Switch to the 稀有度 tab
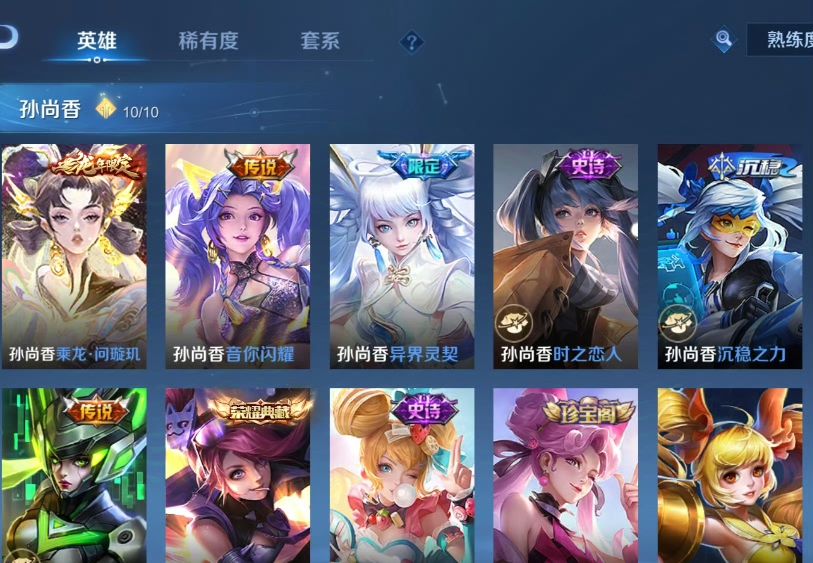The height and width of the screenshot is (563, 813). (x=208, y=41)
